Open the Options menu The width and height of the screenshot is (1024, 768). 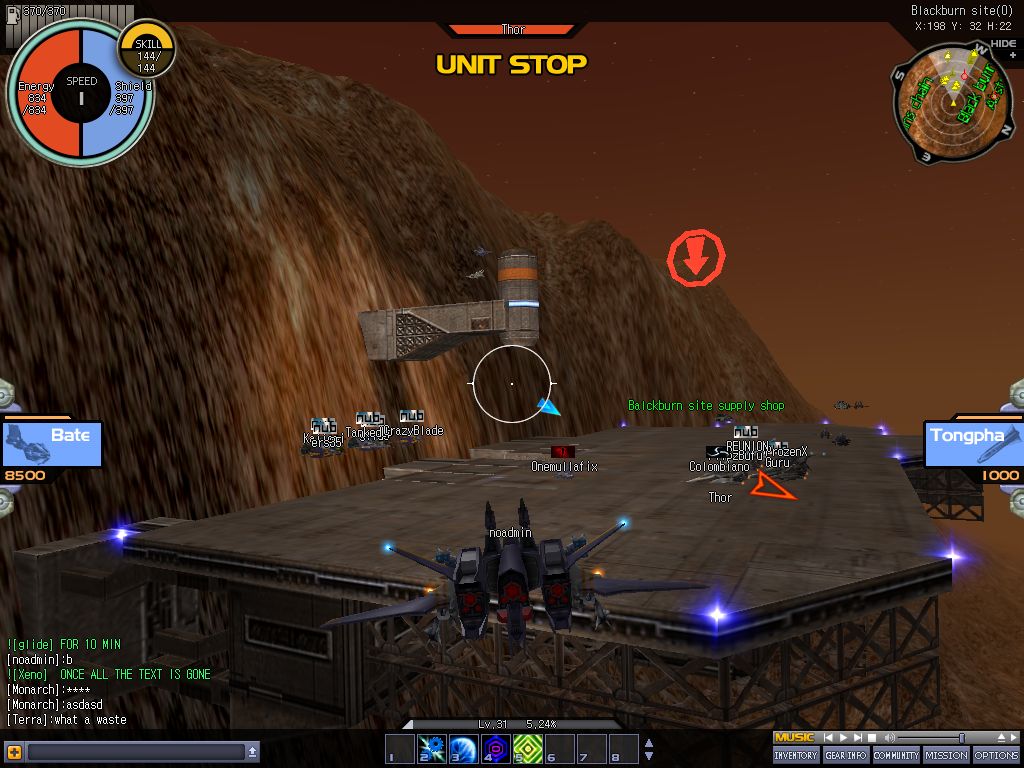click(996, 755)
